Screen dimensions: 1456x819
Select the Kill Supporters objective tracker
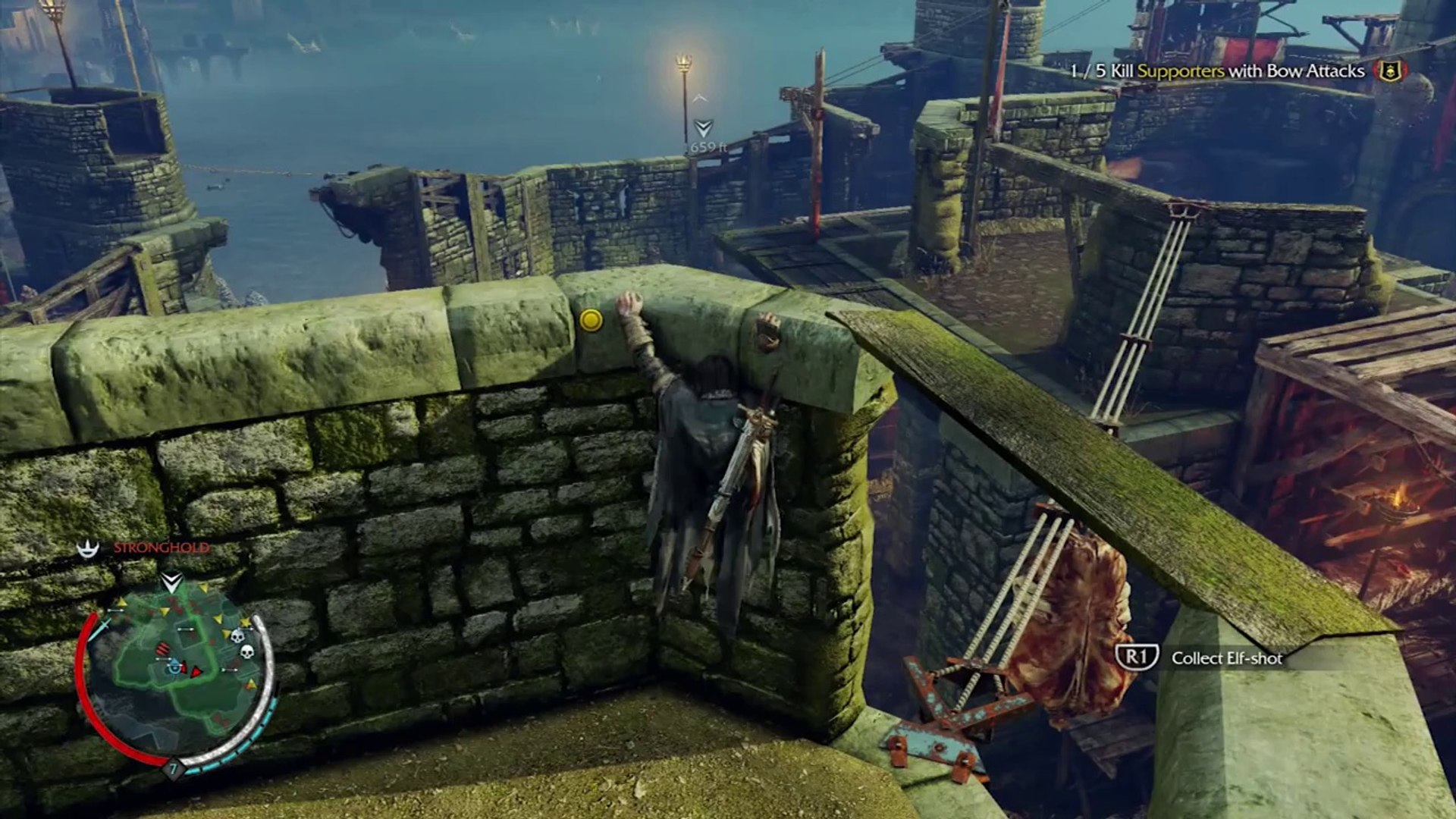coord(1216,71)
